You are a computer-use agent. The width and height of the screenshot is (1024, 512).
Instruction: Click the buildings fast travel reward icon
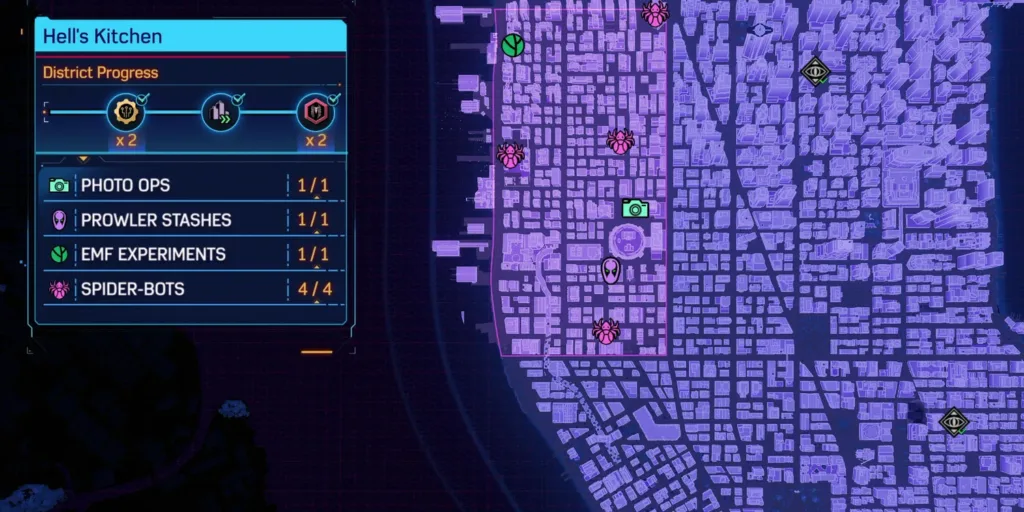pyautogui.click(x=220, y=113)
